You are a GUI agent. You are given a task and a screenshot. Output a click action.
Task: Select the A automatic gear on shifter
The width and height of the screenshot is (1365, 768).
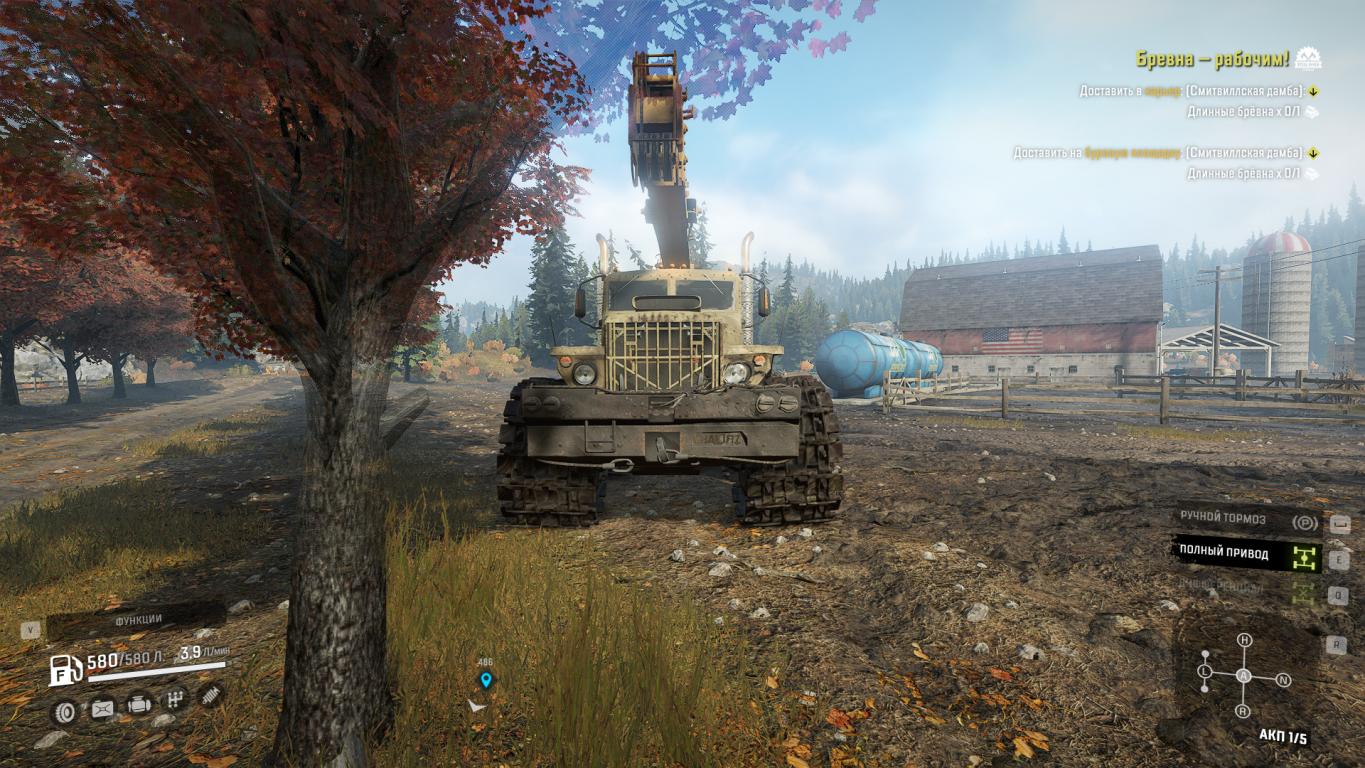(1244, 676)
